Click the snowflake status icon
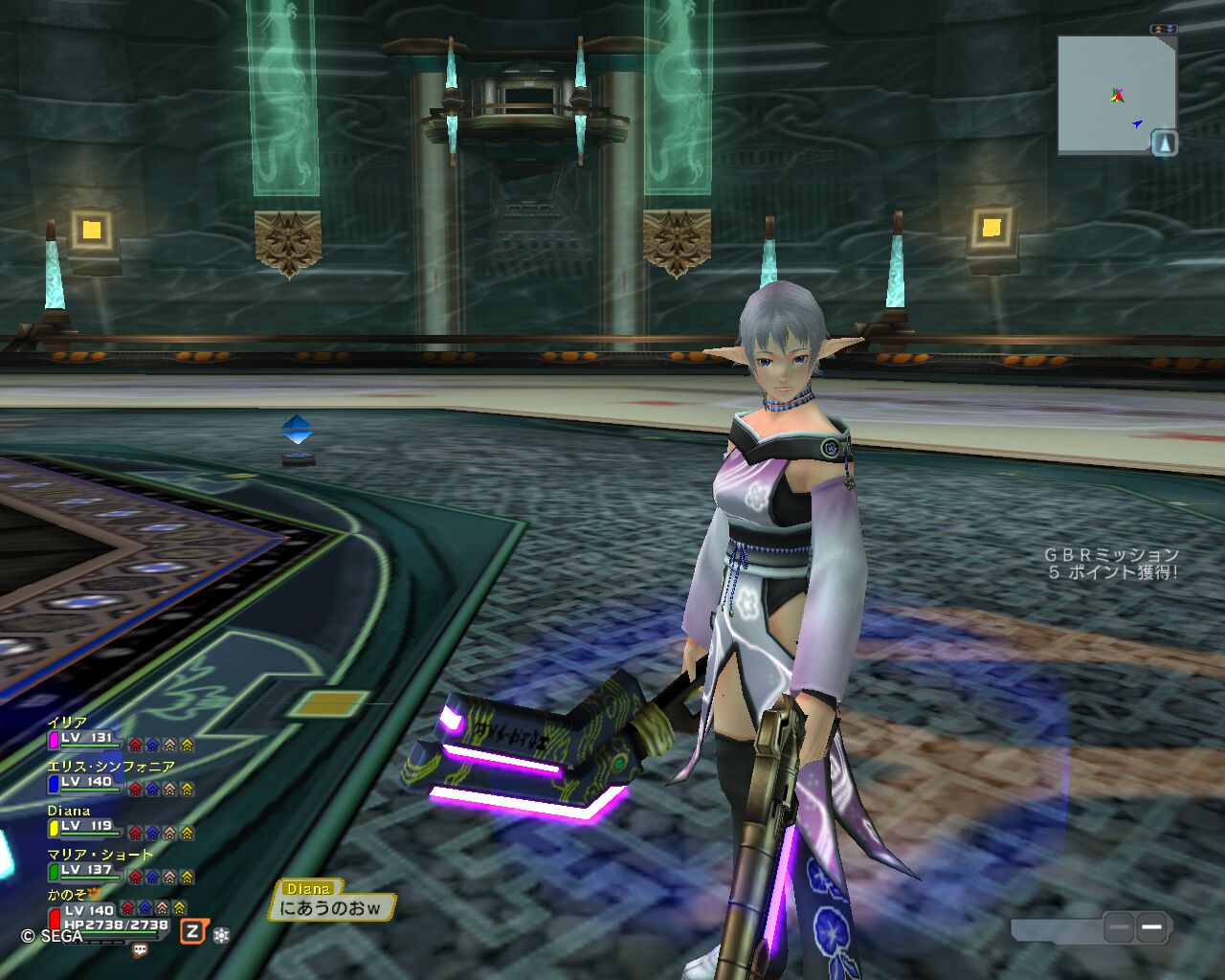Viewport: 1225px width, 980px height. (x=221, y=934)
